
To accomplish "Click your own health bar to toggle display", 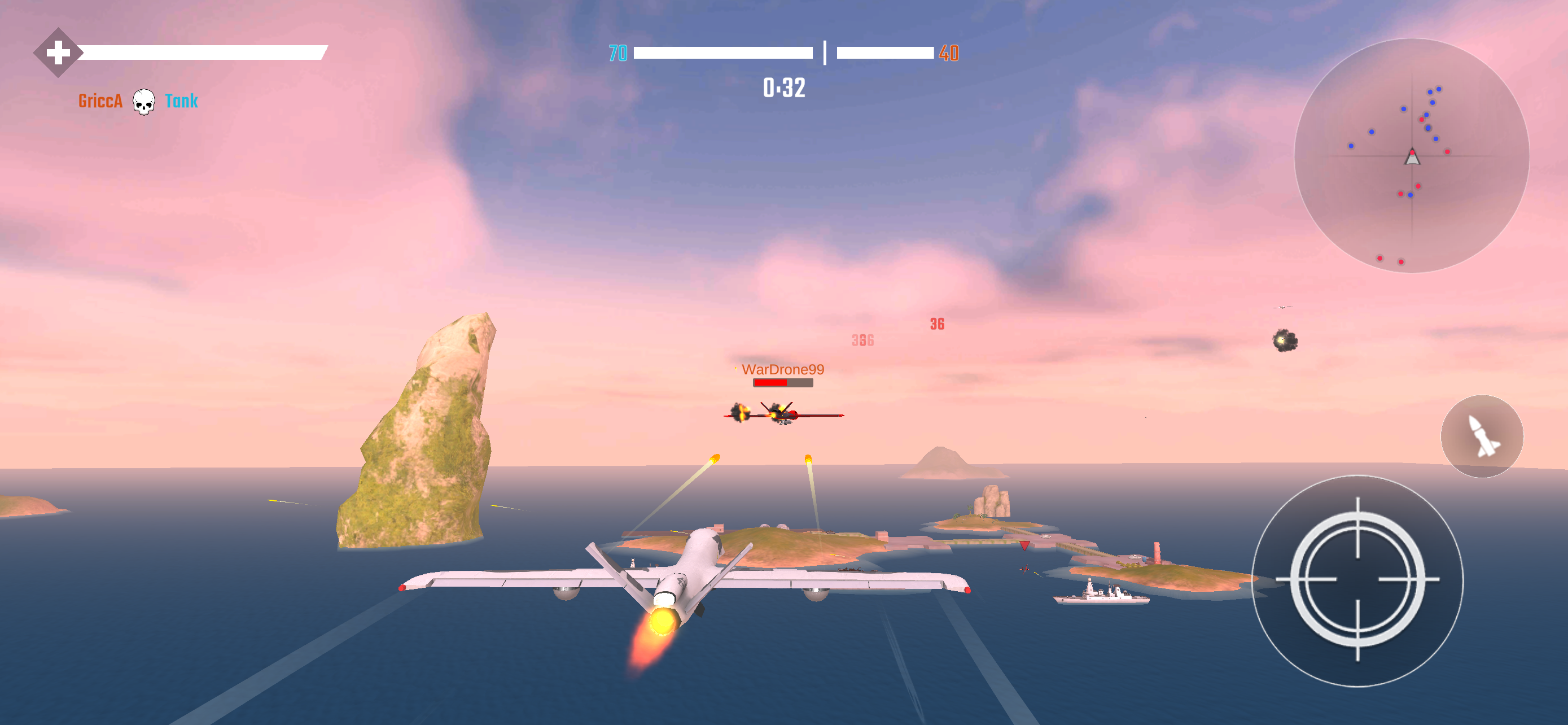I will pyautogui.click(x=201, y=53).
